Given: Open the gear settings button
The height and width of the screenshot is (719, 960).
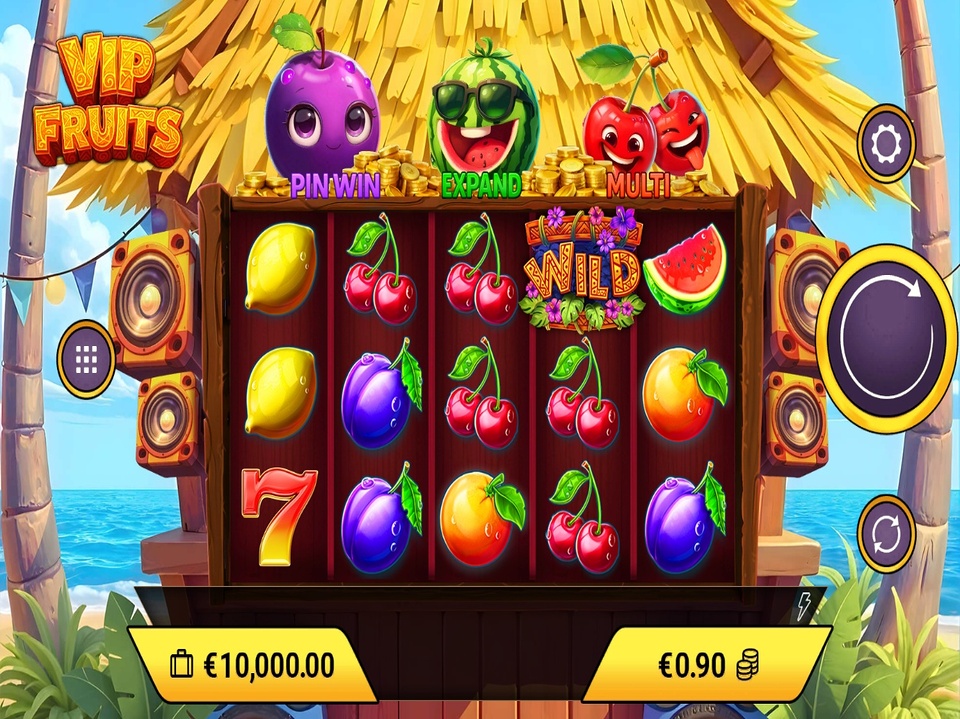Looking at the screenshot, I should click(x=886, y=144).
